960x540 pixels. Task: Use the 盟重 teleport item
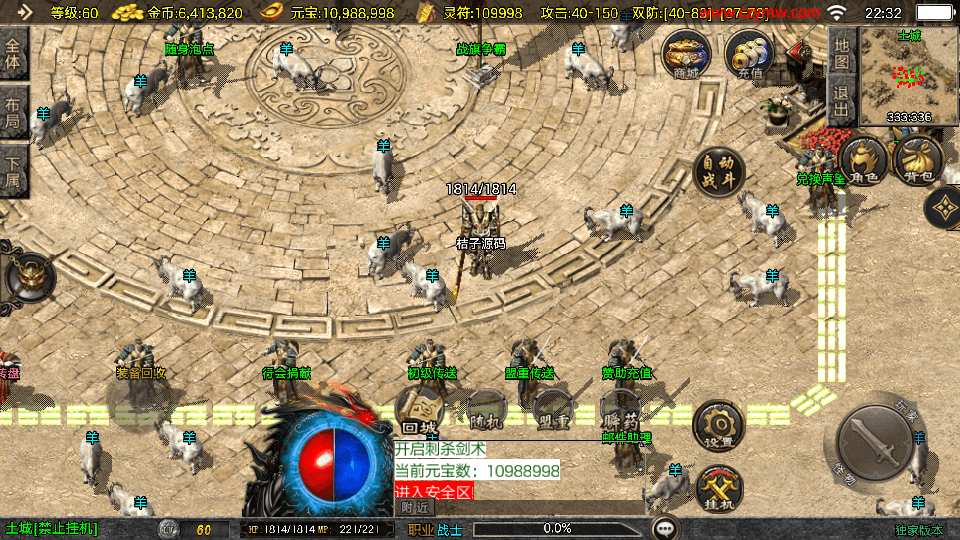tap(551, 410)
